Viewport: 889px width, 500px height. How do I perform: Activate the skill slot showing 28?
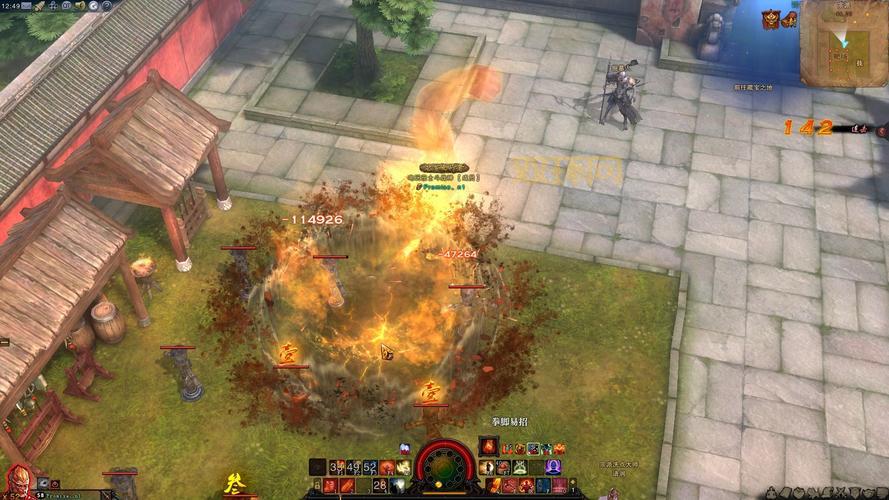[380, 485]
